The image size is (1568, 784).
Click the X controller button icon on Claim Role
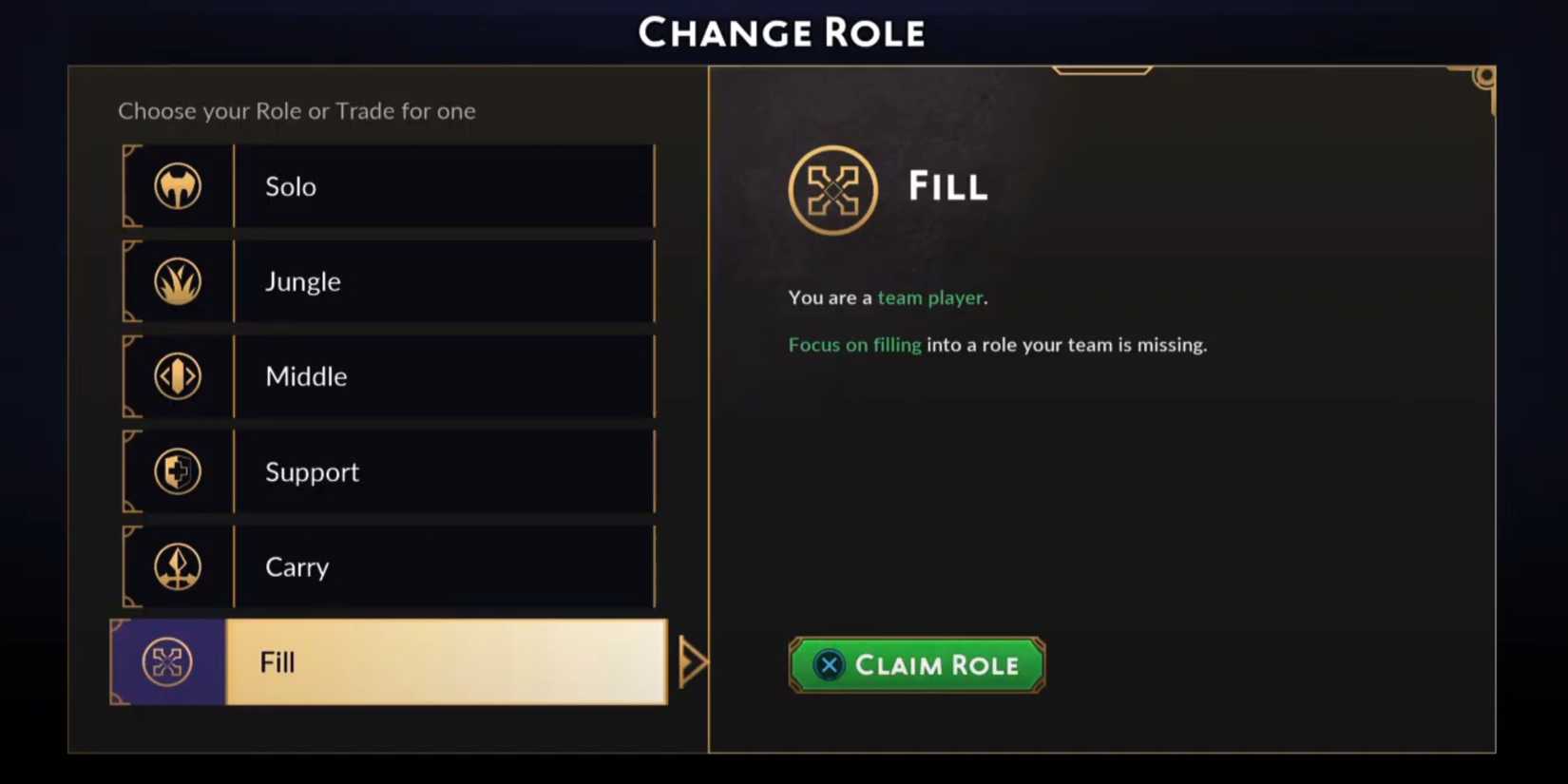828,665
